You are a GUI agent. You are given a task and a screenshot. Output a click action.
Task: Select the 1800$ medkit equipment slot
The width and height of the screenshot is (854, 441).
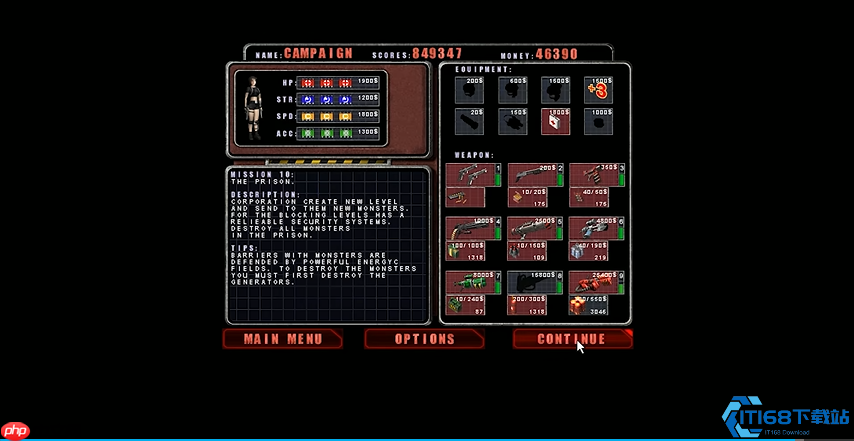pos(555,121)
